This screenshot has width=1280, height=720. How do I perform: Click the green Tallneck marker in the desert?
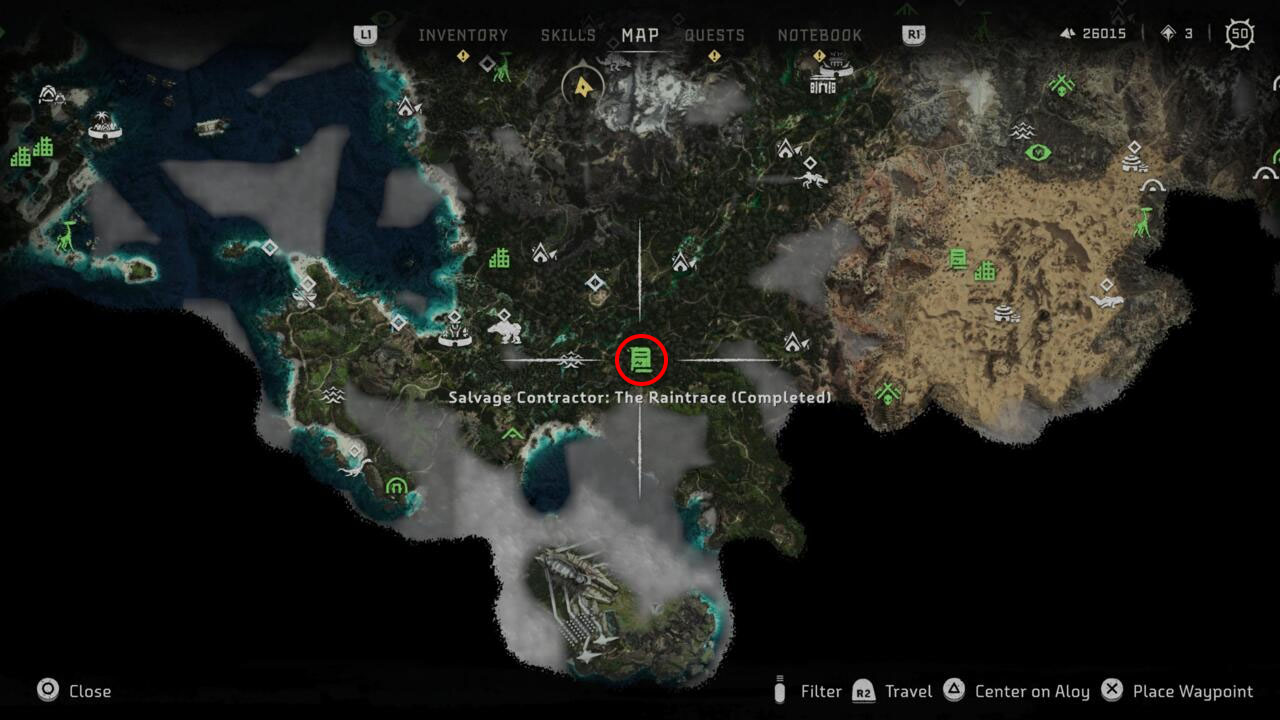click(x=1143, y=220)
